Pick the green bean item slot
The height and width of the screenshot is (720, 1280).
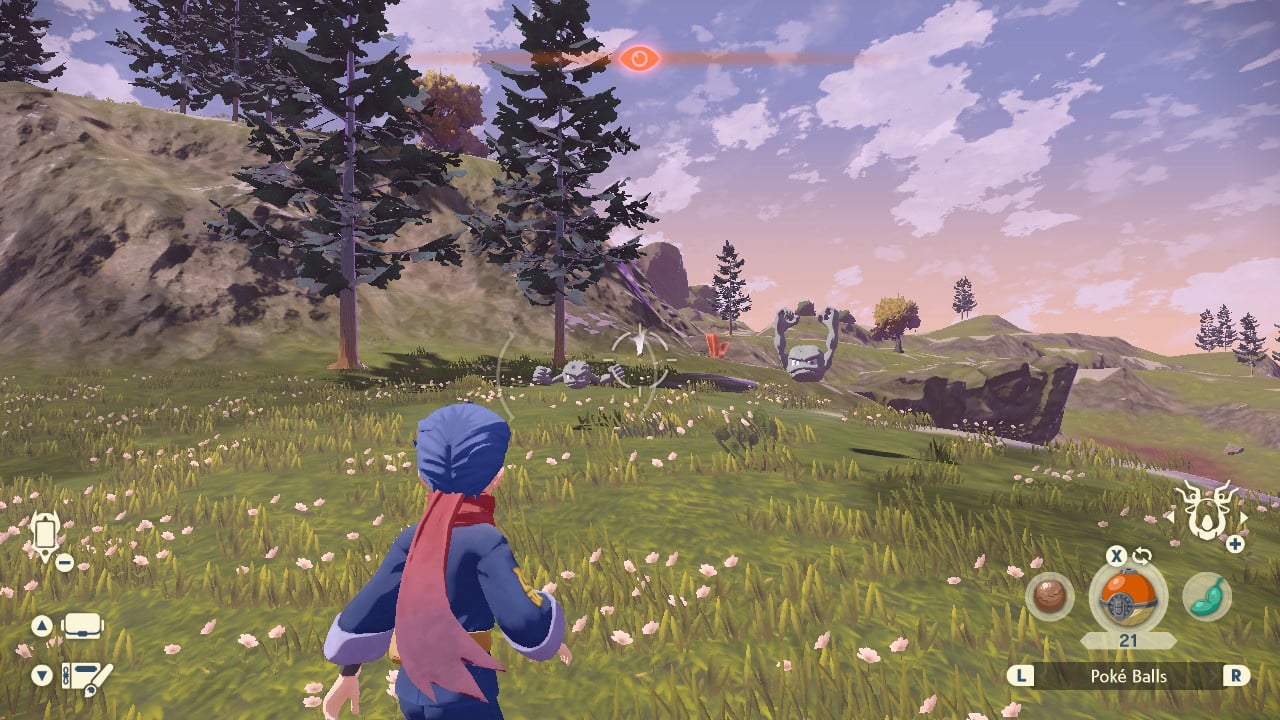[1207, 597]
